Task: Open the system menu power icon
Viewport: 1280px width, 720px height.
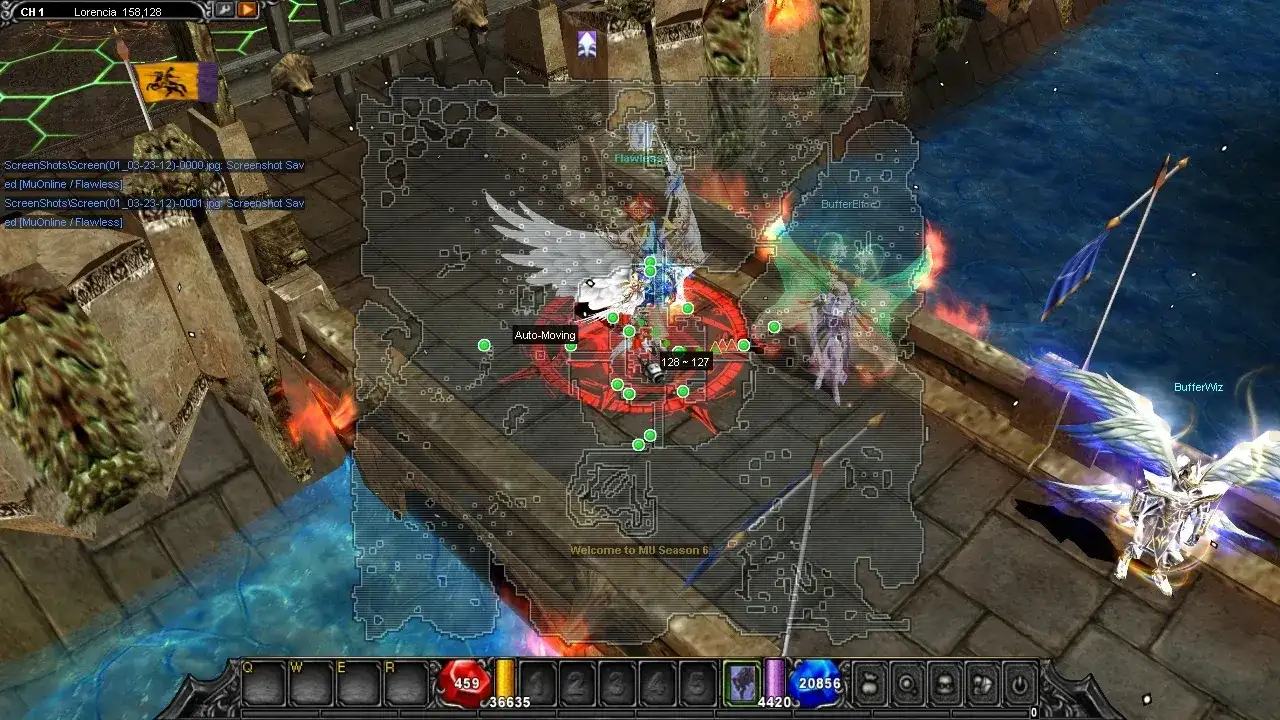Action: (x=1019, y=684)
